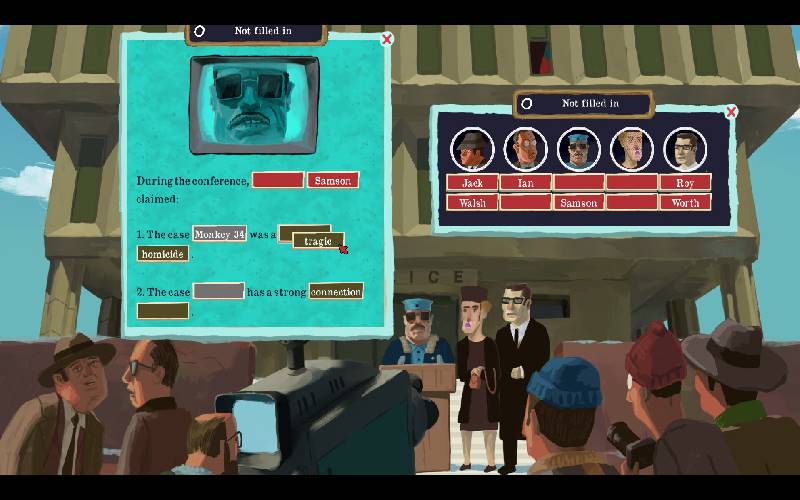Click the empty gray case slot in statement 2
Viewport: 800px width, 500px height.
pos(218,291)
